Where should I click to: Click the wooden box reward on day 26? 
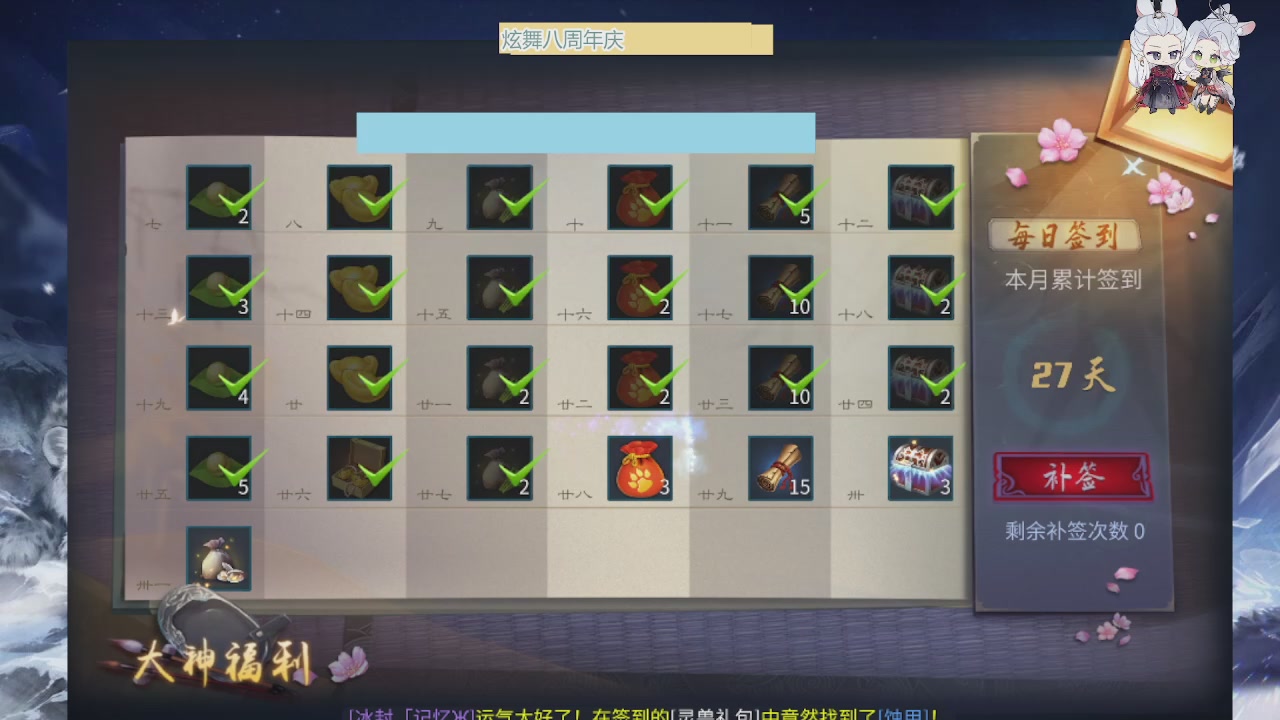pos(360,468)
